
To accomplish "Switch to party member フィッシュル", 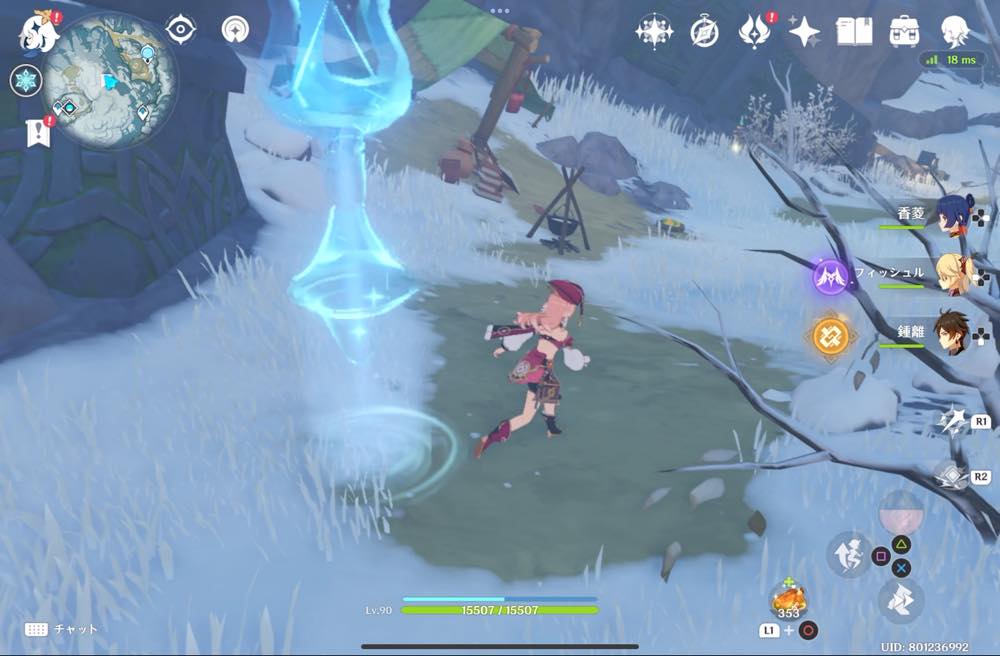I will click(955, 275).
